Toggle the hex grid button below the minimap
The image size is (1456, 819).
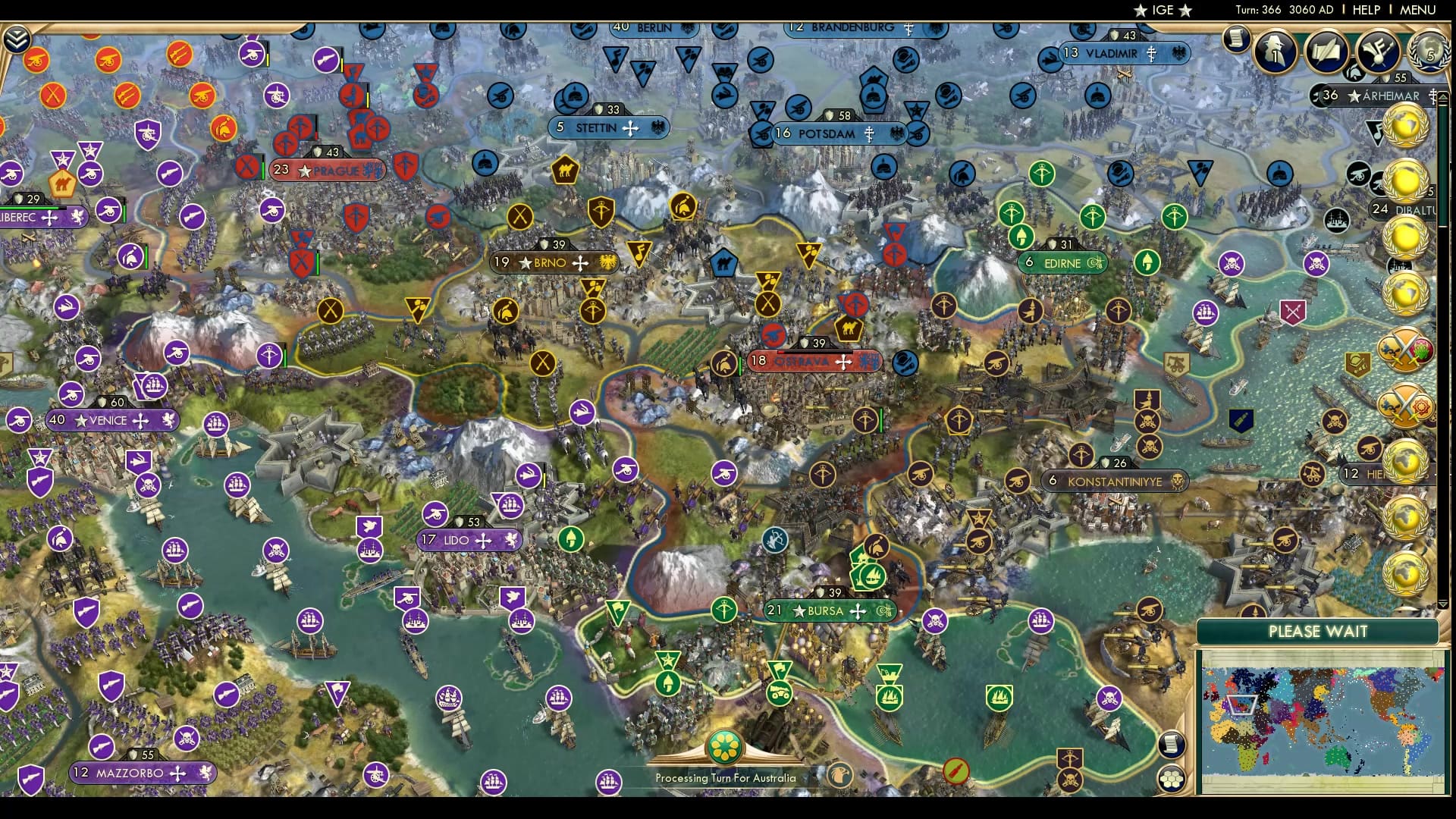1172,778
